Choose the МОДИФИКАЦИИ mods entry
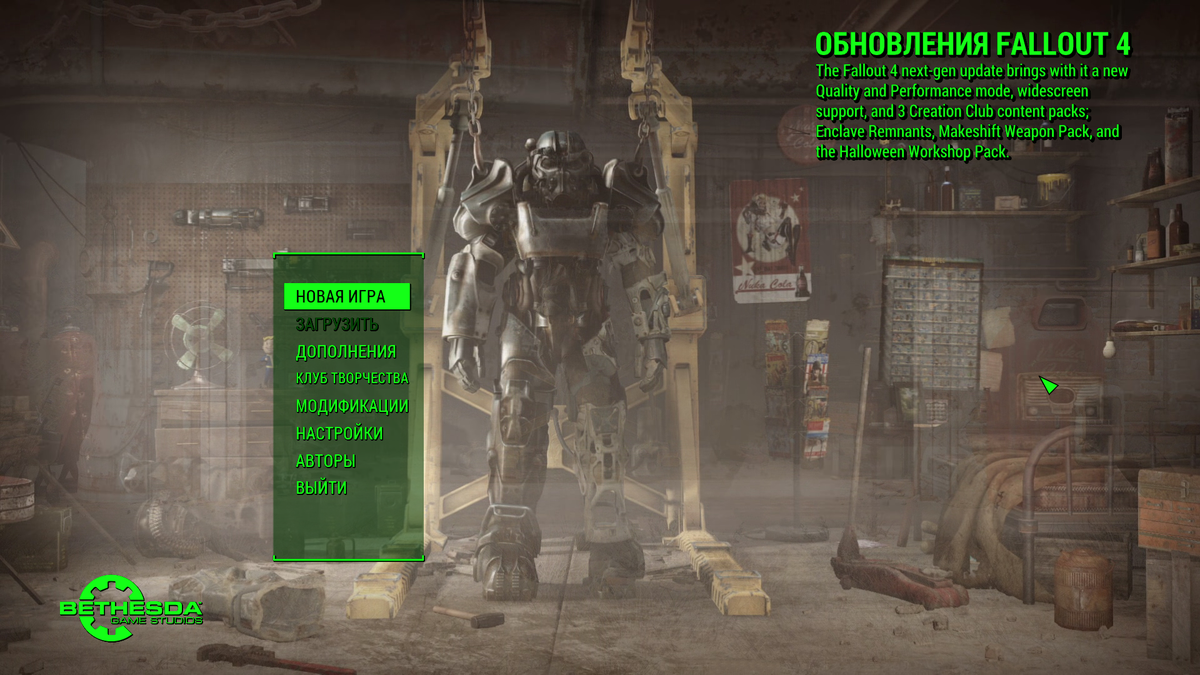 (352, 406)
